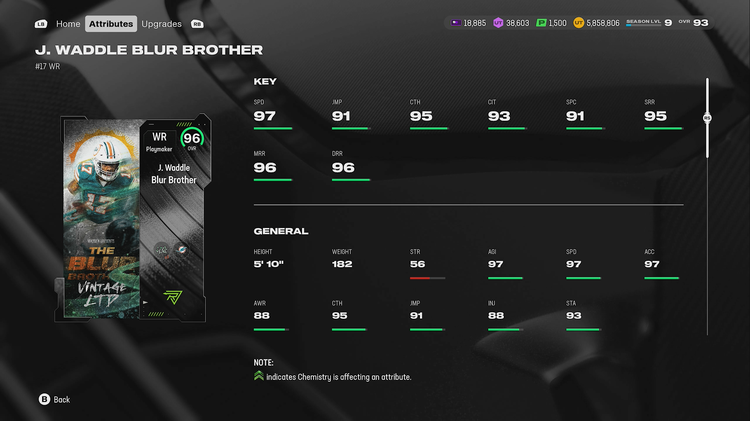Screen dimensions: 750x421
Task: Open the Upgrades tab
Action: click(161, 23)
